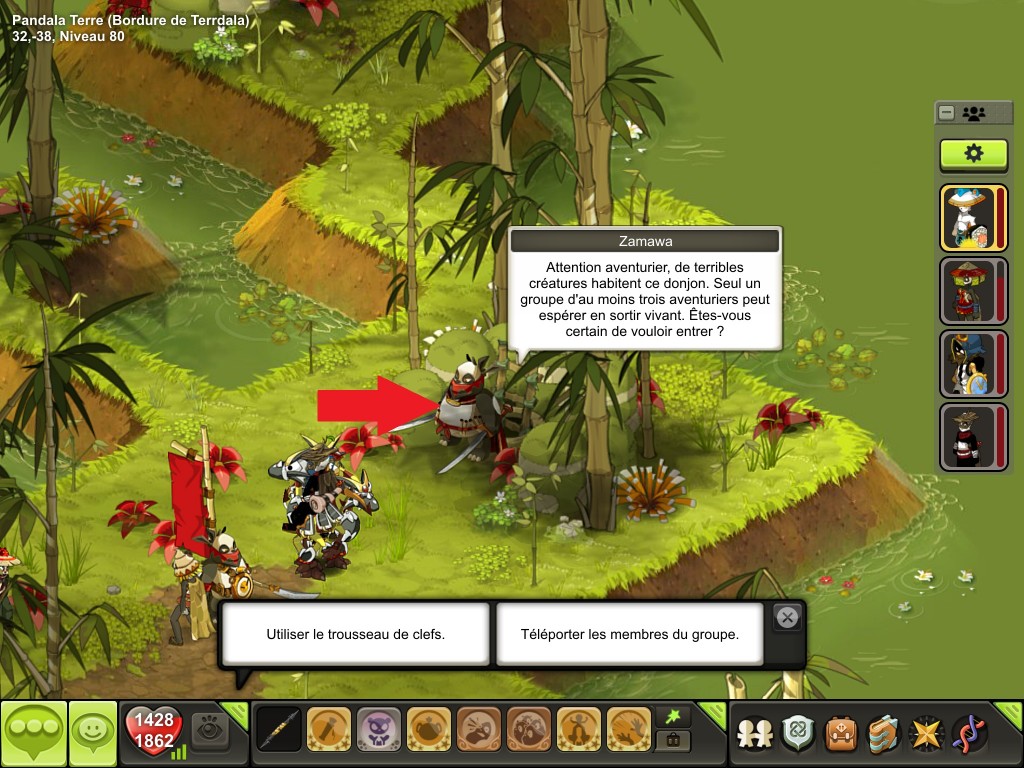Open the green party settings gear

pyautogui.click(x=973, y=154)
